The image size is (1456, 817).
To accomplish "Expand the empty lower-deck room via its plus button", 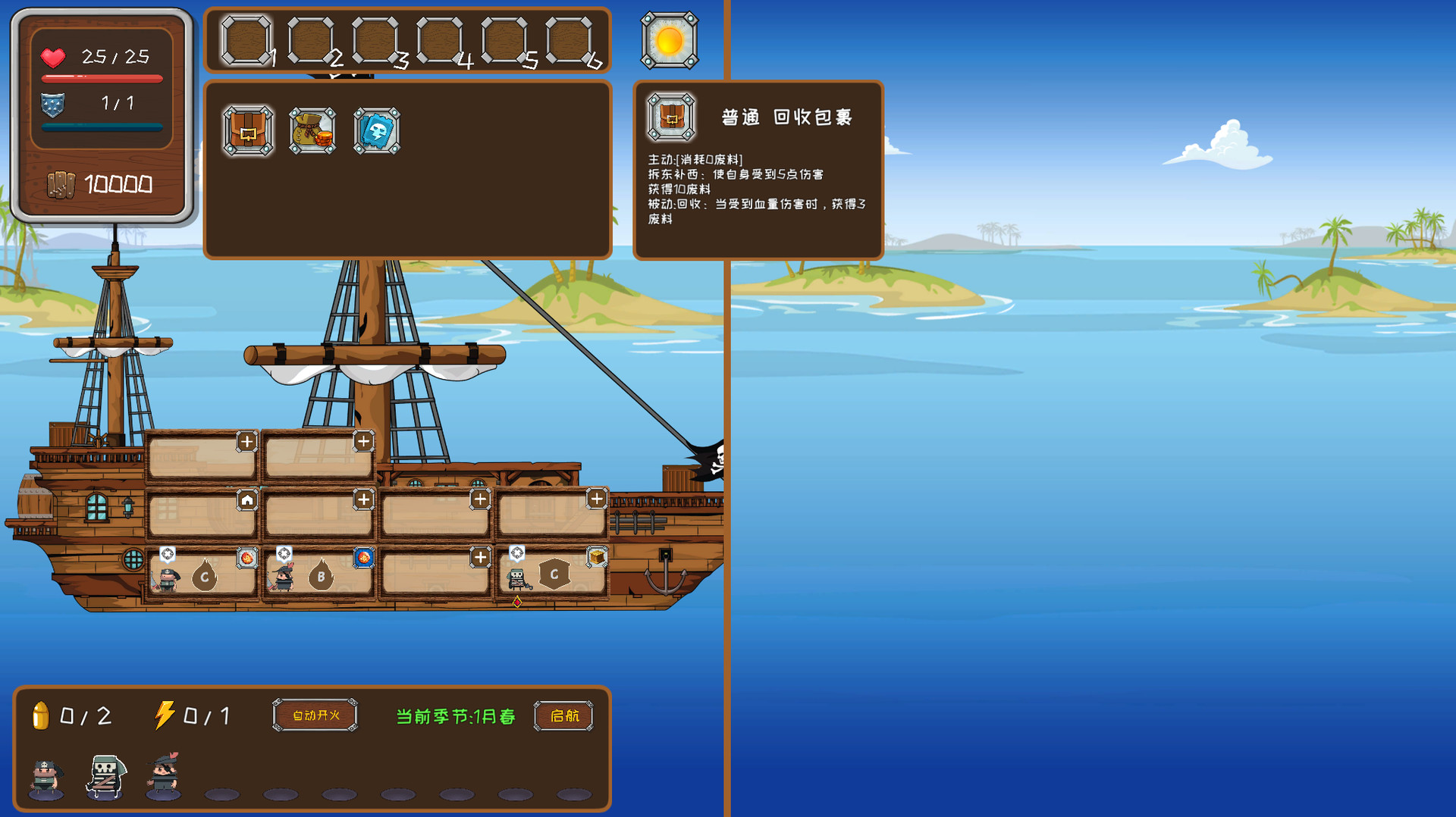I will coord(480,559).
